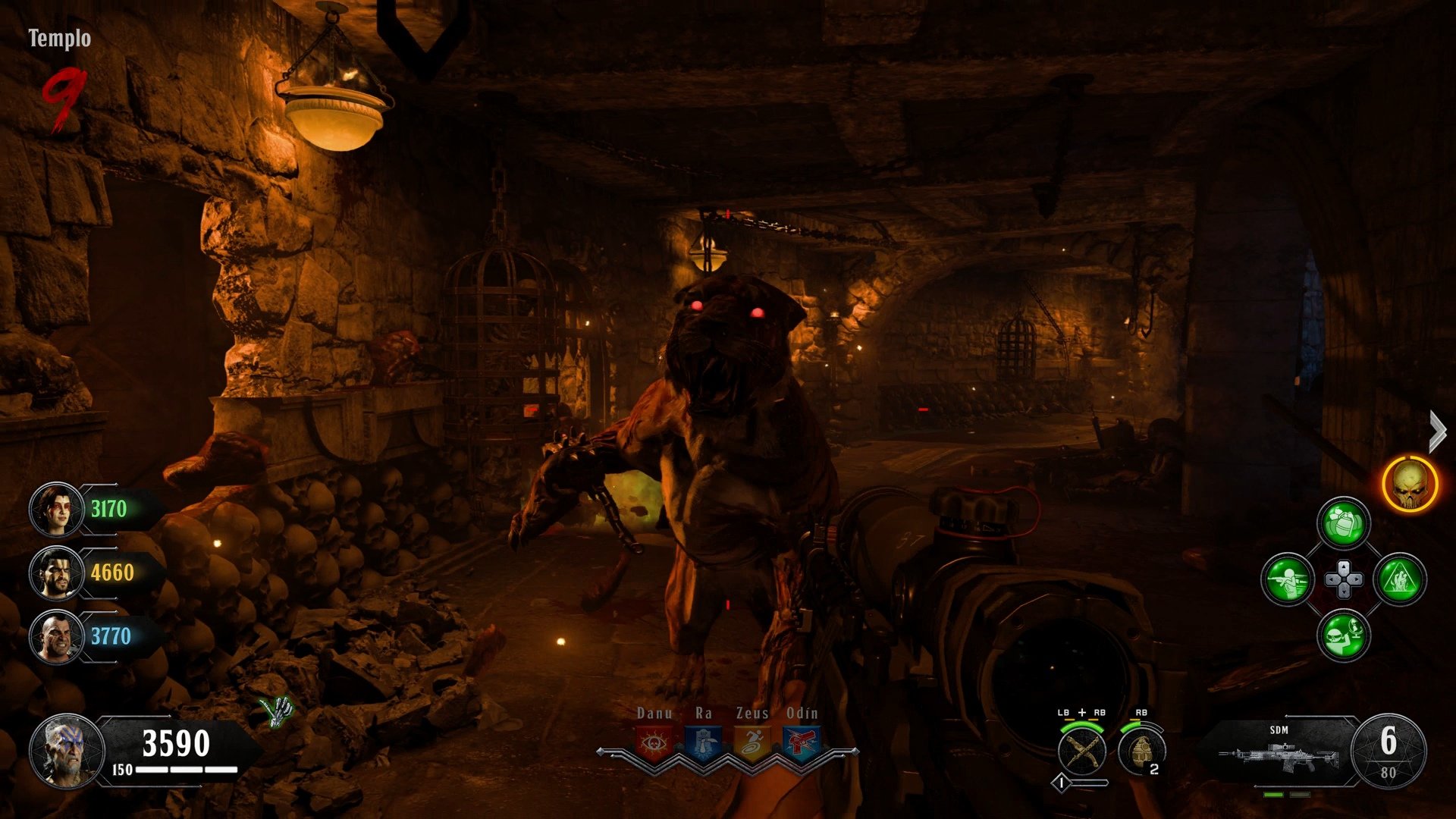Screen dimensions: 1456x819
Task: Activate the helmeted soldier globe elixir
Action: point(1344,635)
